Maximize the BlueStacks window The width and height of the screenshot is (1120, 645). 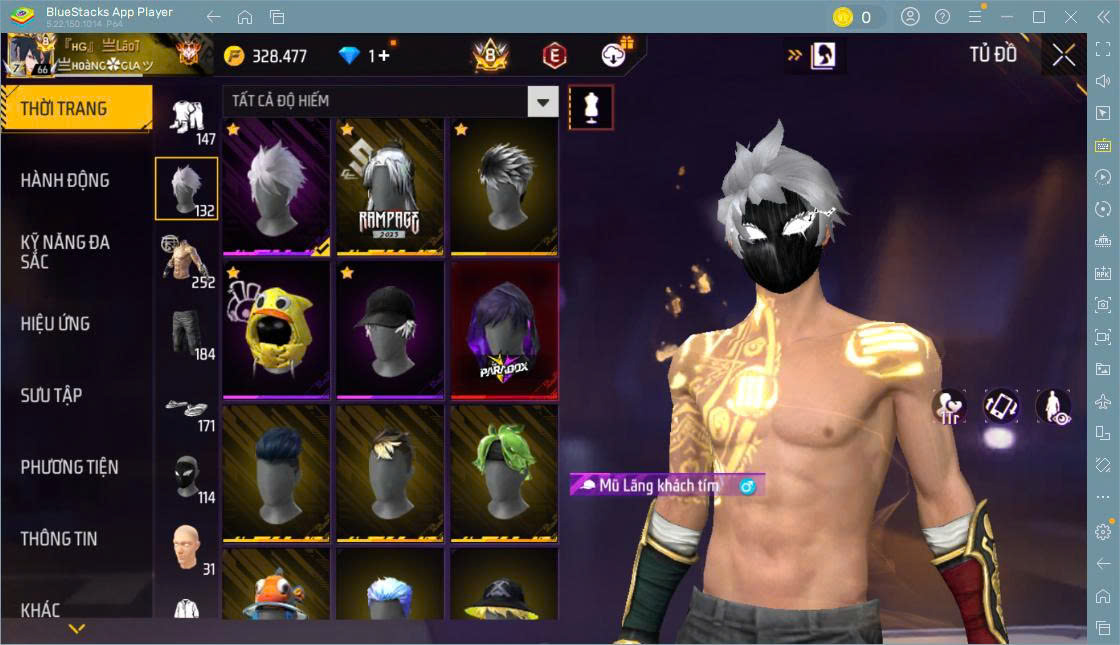tap(1039, 17)
